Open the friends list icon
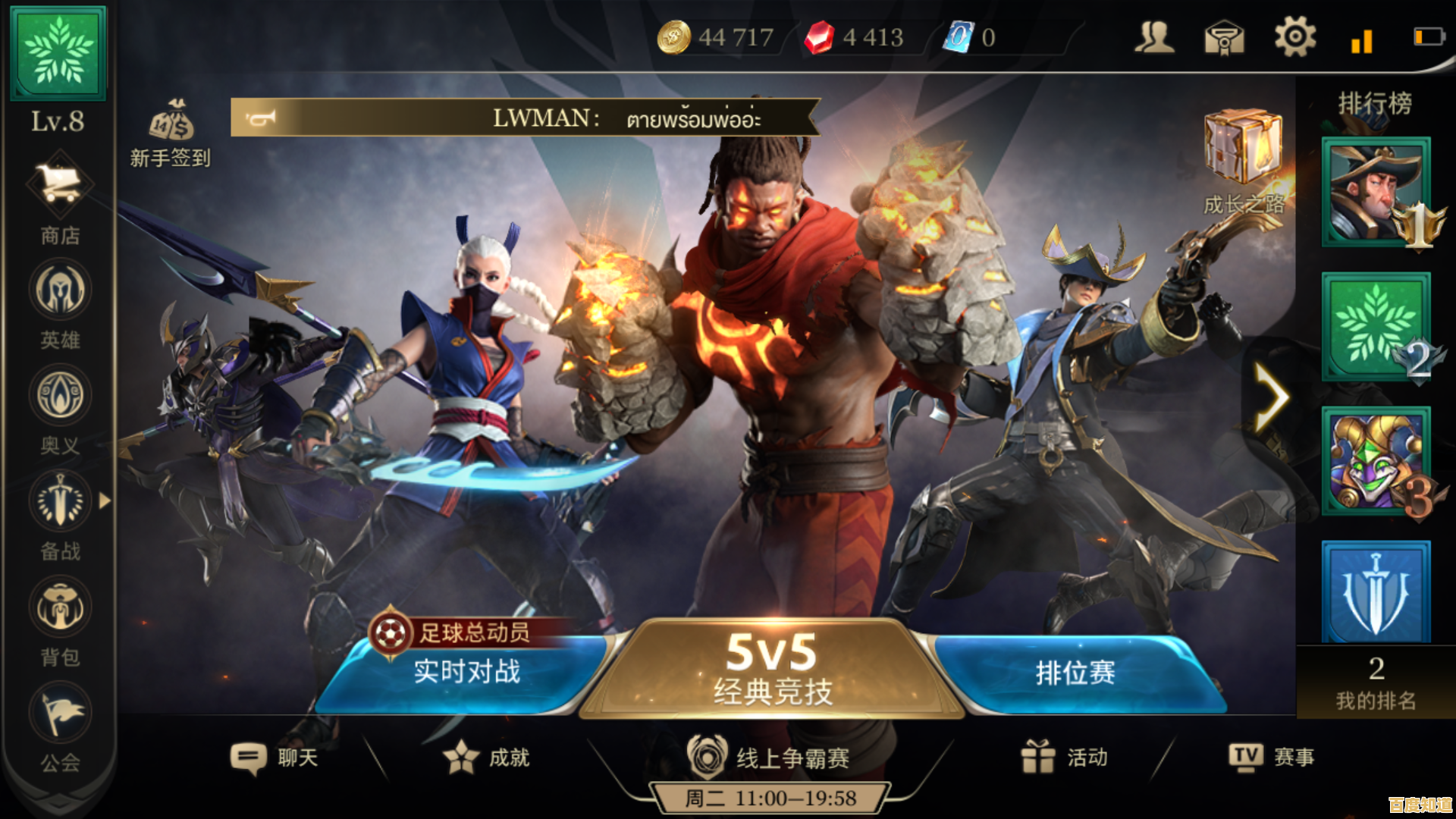Screen dimensions: 1456x819 point(1153,36)
